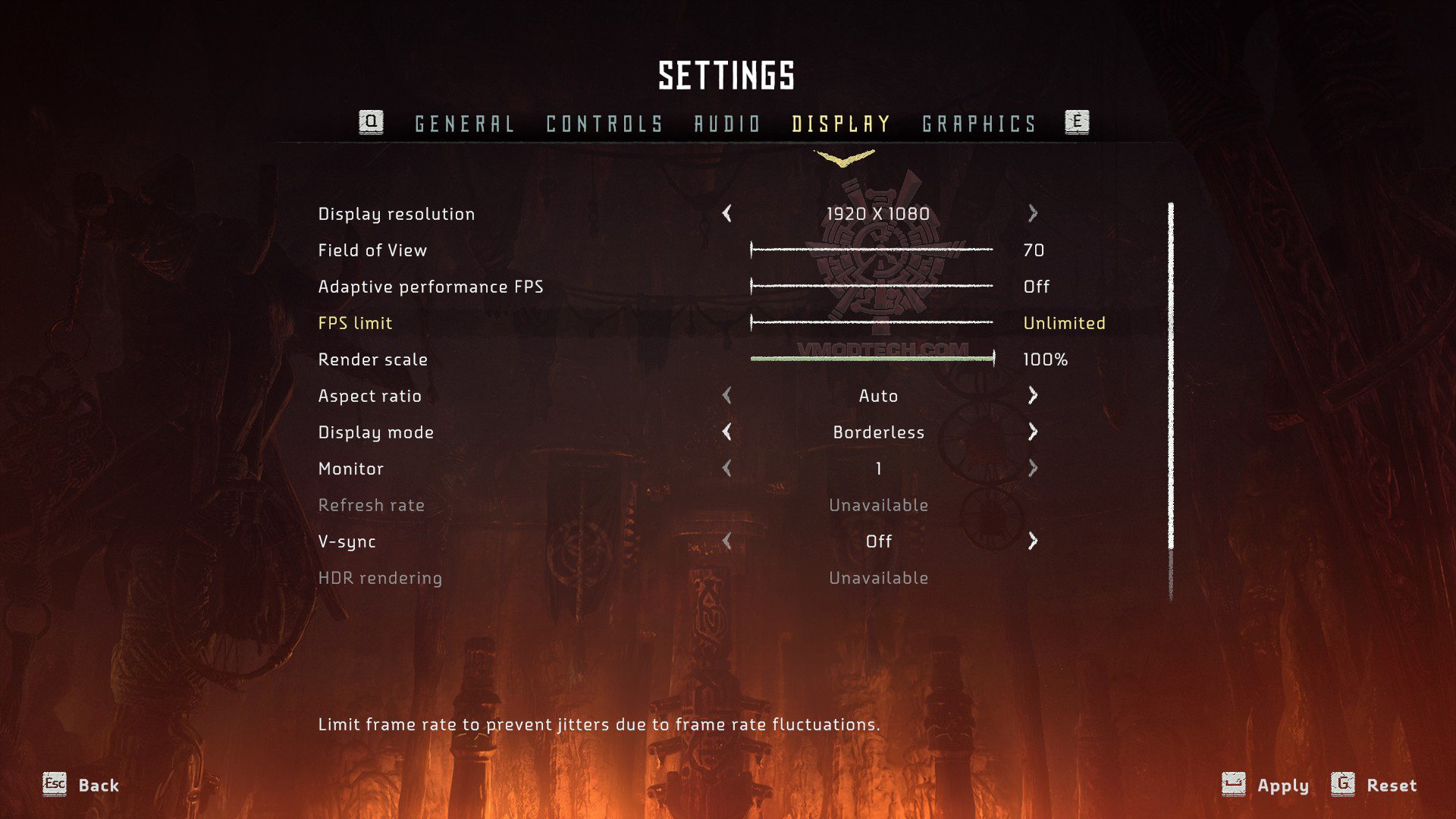The height and width of the screenshot is (819, 1456).
Task: Toggle V-sync with right arrow
Action: click(x=1032, y=541)
